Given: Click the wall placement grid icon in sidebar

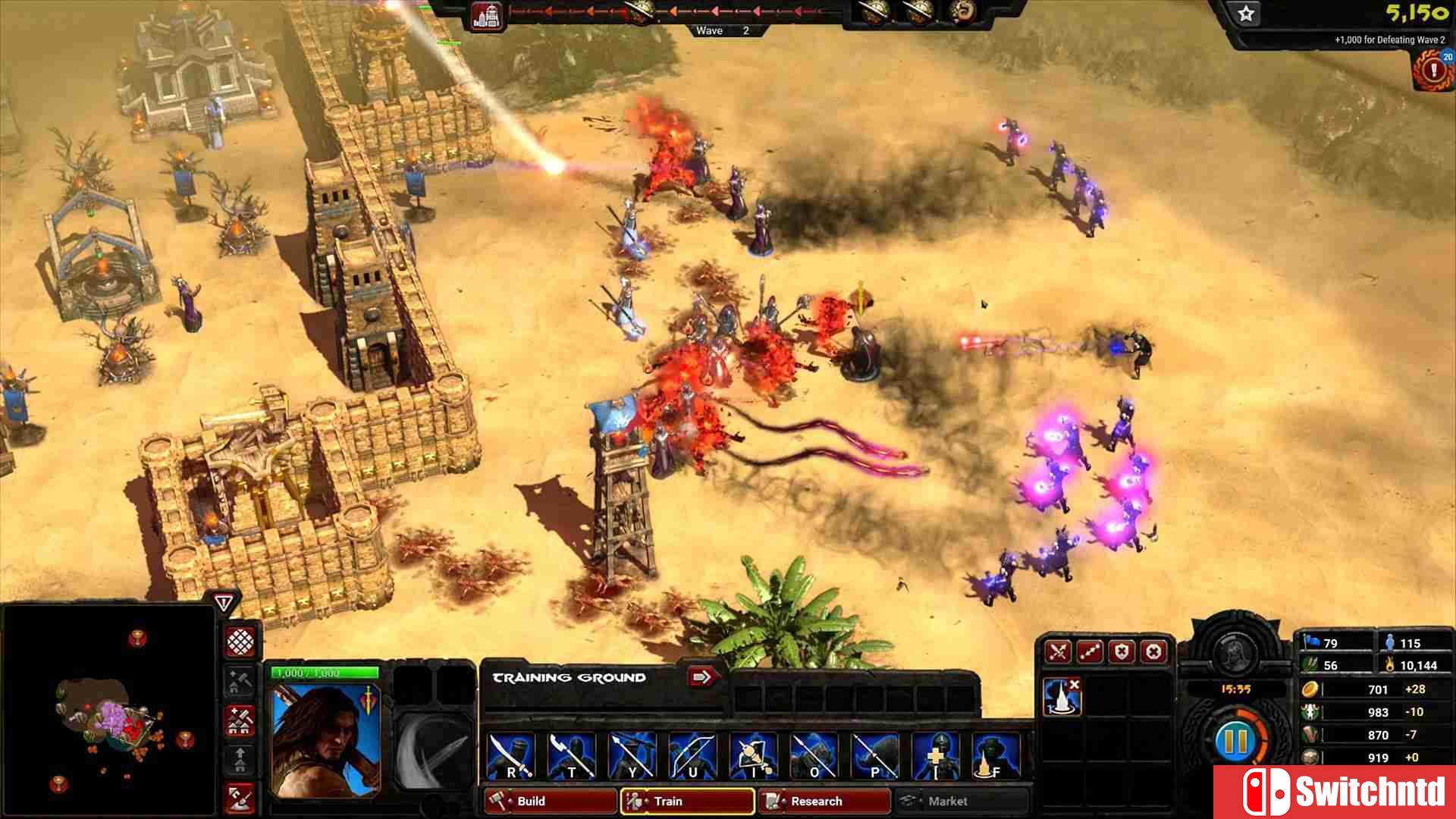Looking at the screenshot, I should pyautogui.click(x=240, y=642).
